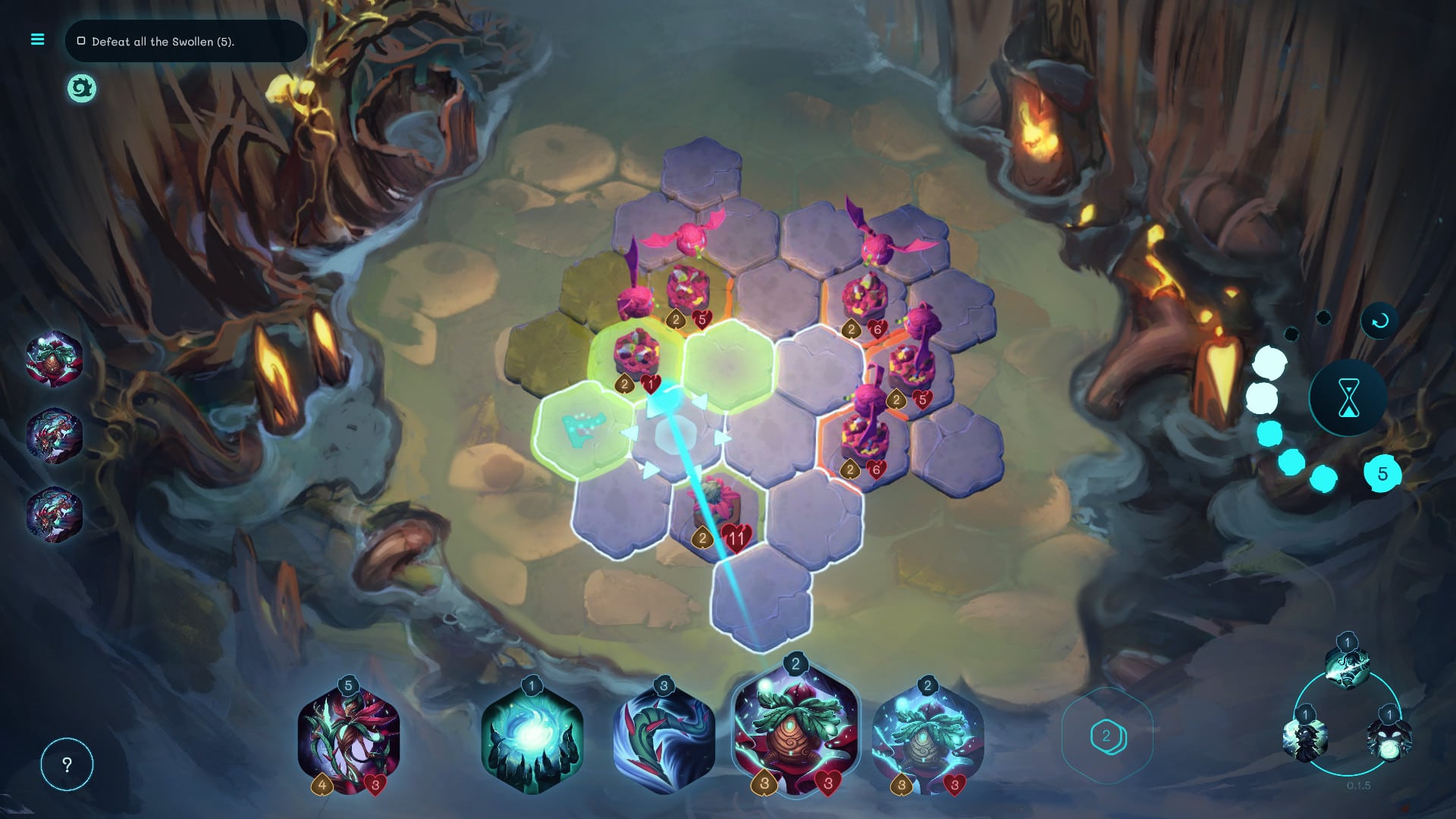Open the help question mark button

[x=67, y=764]
